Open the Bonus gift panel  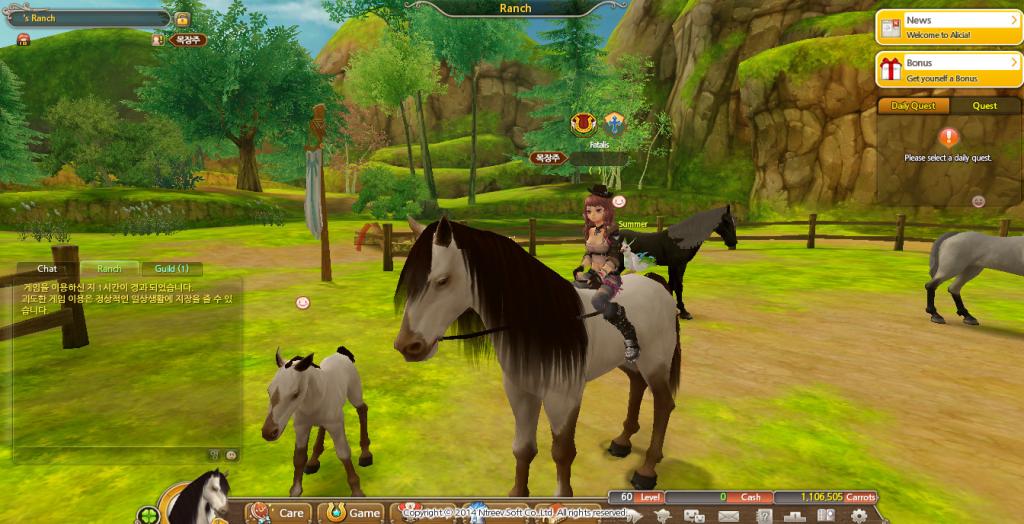click(948, 69)
